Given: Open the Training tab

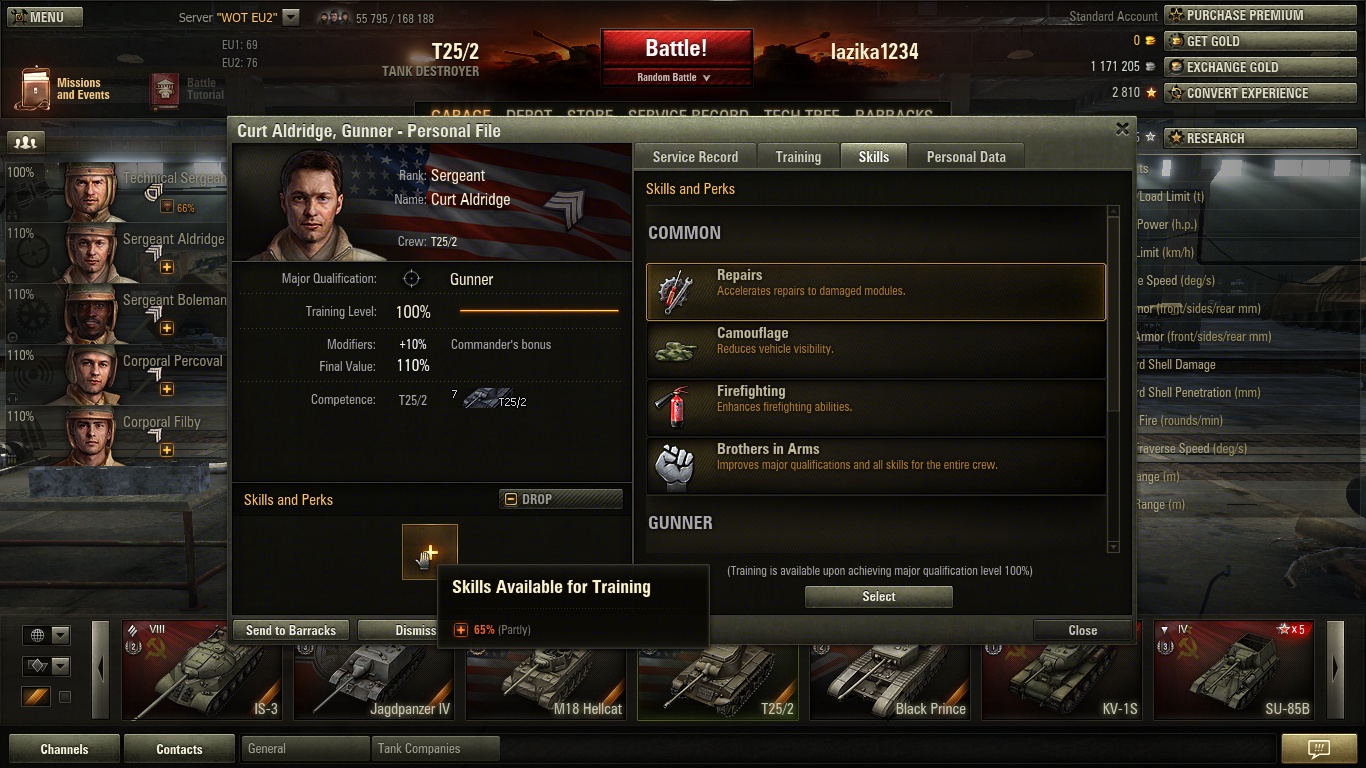Looking at the screenshot, I should point(798,157).
